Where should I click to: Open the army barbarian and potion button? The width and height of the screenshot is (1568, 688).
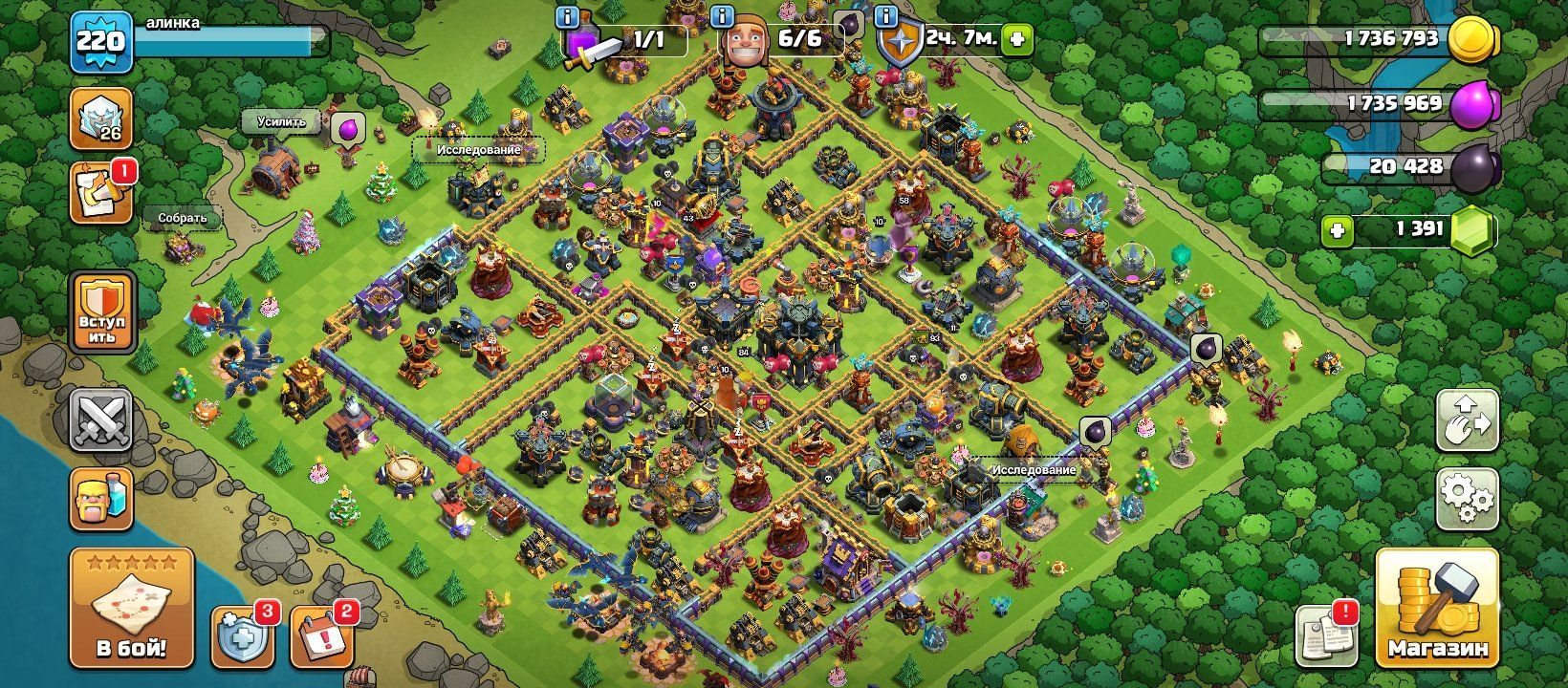pos(101,499)
